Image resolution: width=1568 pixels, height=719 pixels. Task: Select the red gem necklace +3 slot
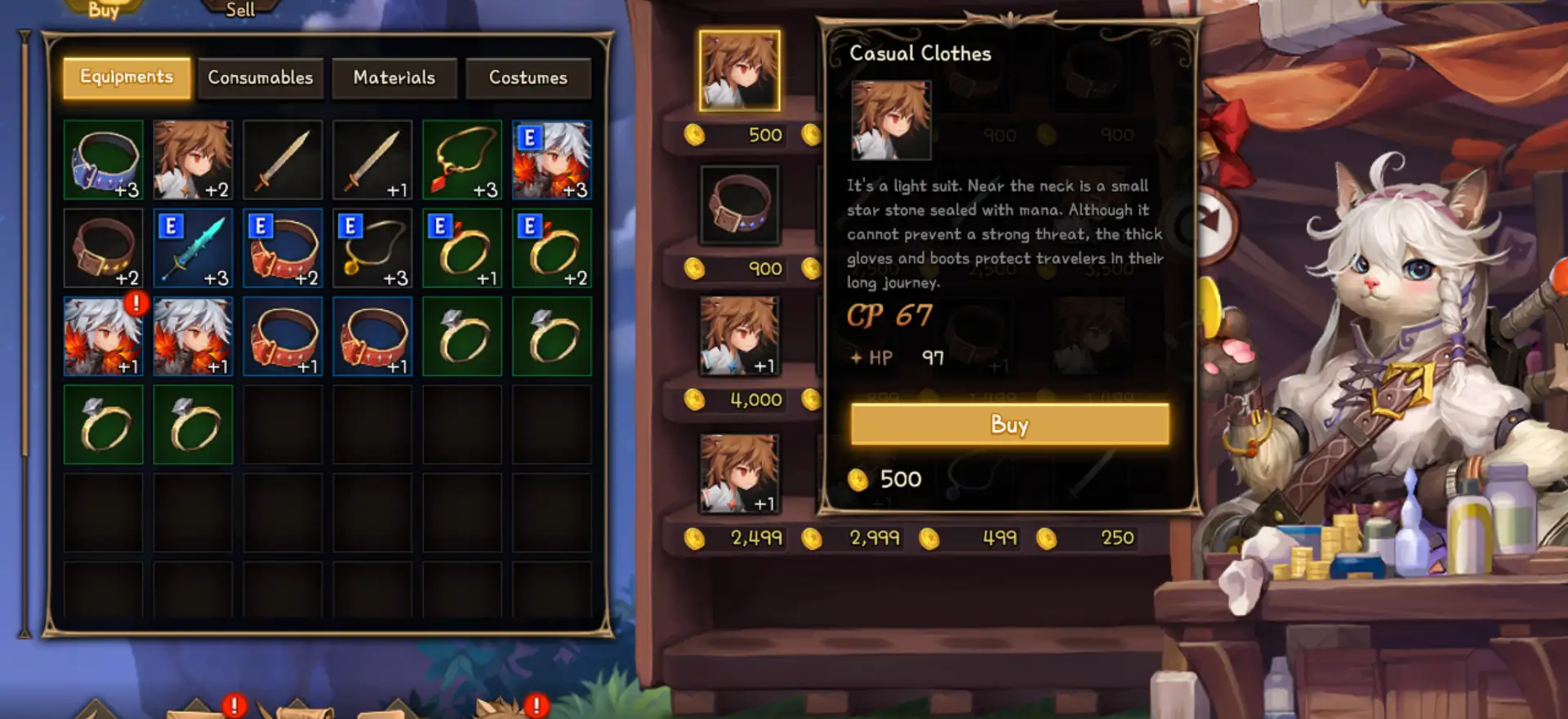[462, 160]
